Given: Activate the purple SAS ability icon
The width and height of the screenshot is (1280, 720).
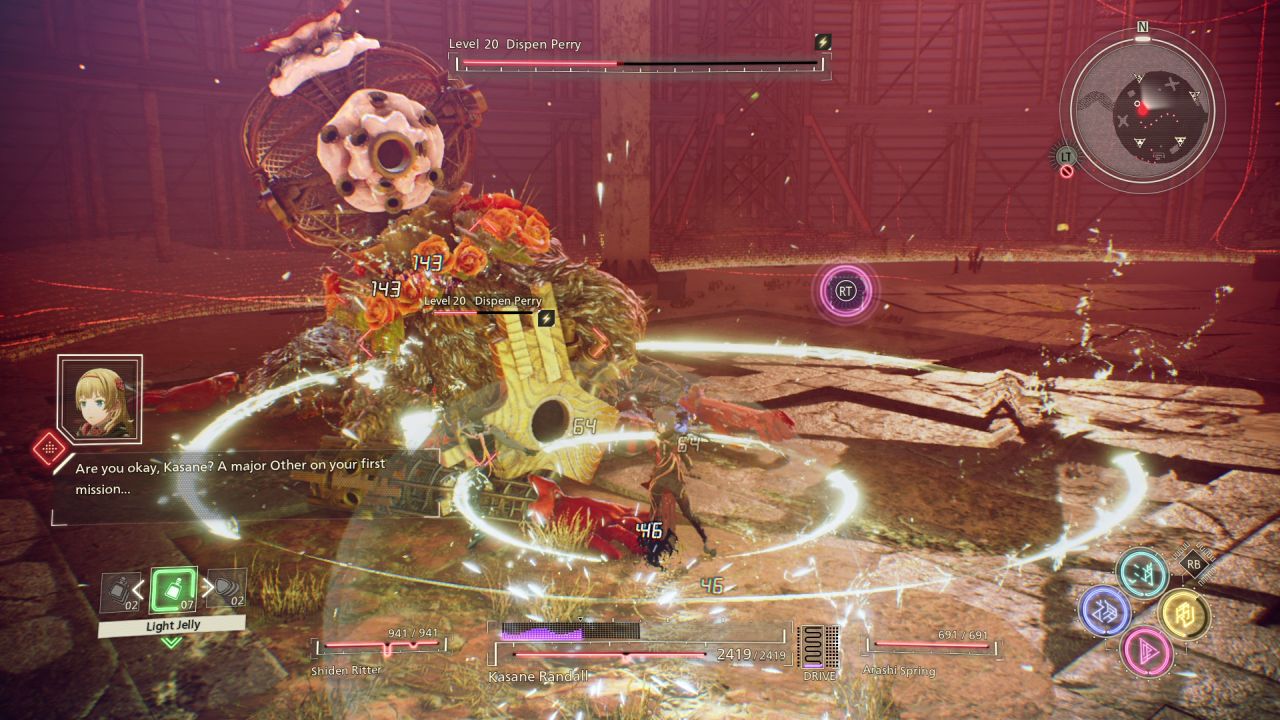Looking at the screenshot, I should pyautogui.click(x=1105, y=611).
